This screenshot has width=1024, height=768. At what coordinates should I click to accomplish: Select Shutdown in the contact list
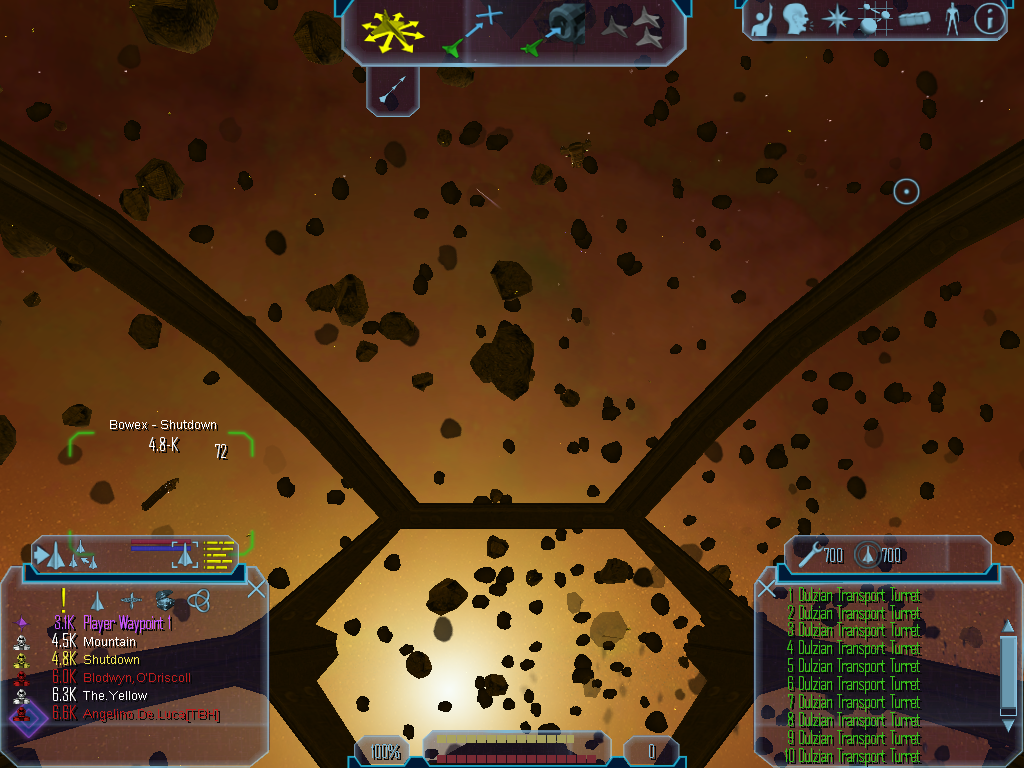point(111,660)
